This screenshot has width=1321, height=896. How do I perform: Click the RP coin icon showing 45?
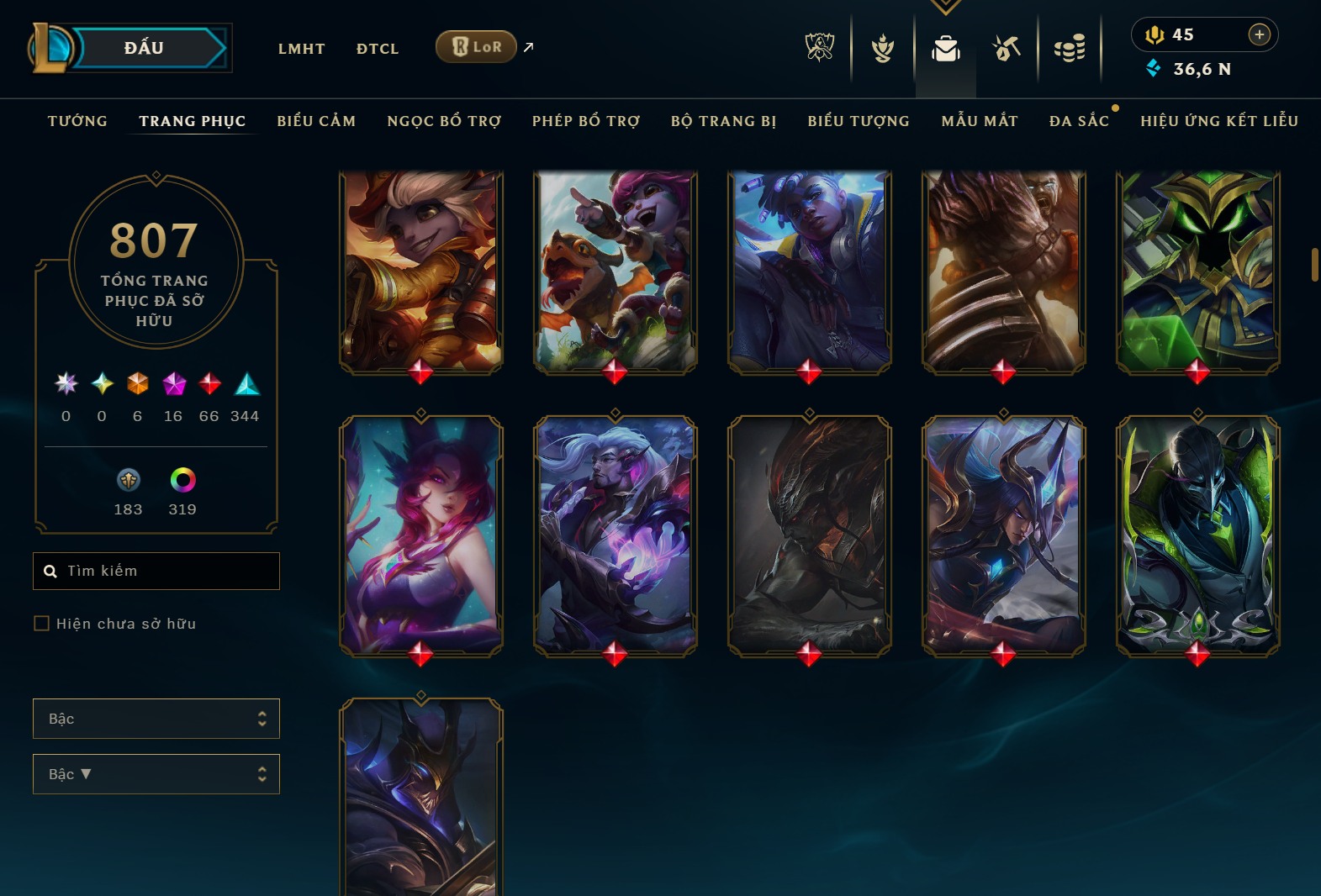(1155, 34)
